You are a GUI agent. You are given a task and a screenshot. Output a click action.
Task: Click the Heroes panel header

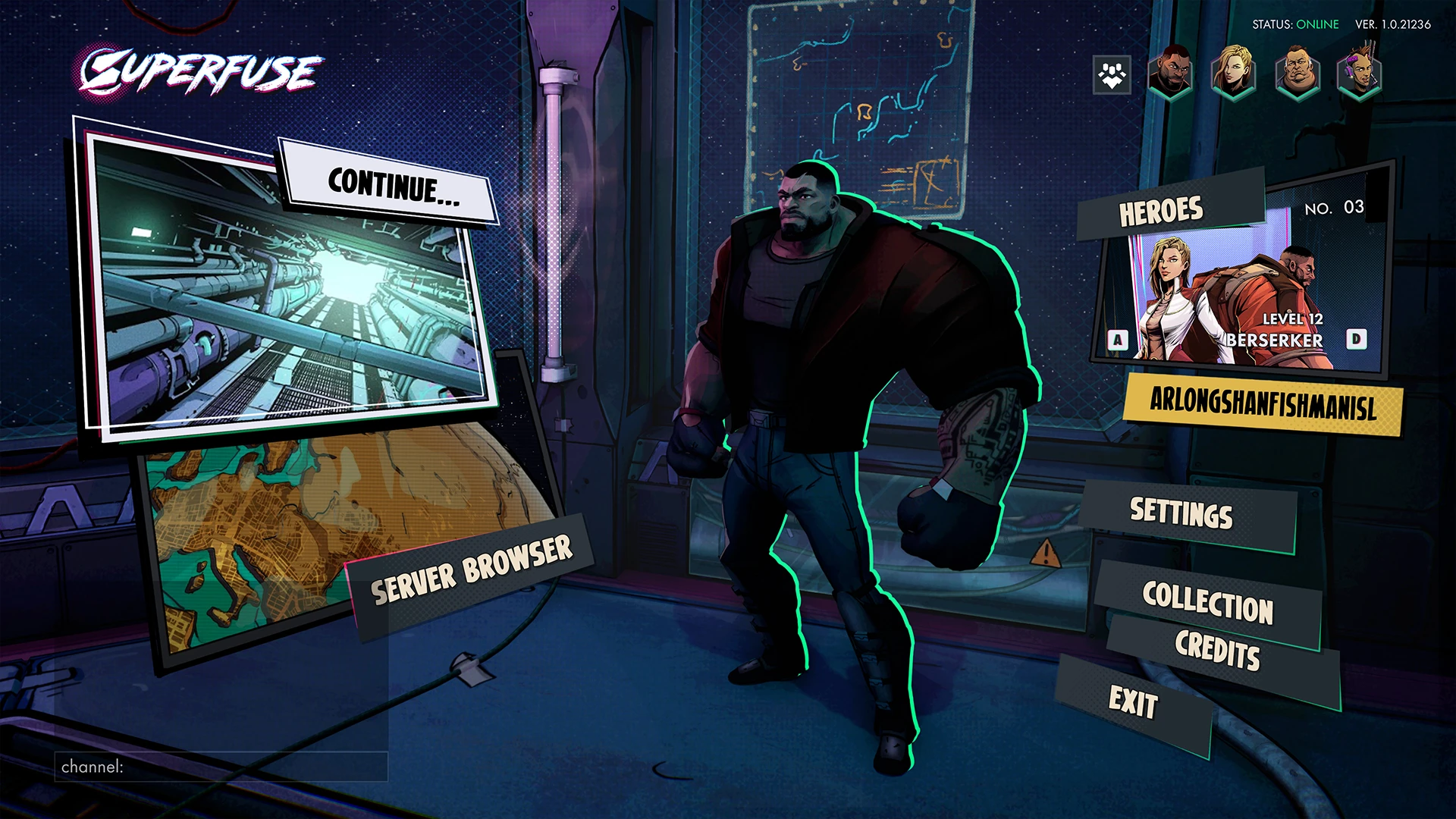(x=1163, y=209)
